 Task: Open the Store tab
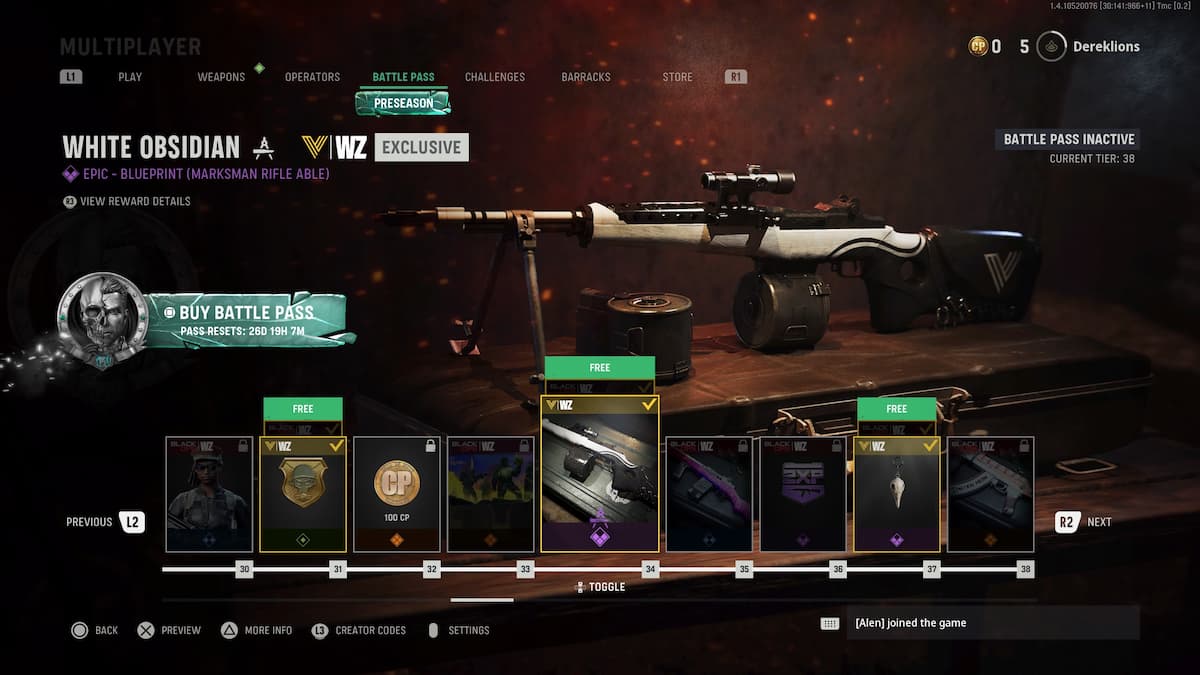pyautogui.click(x=677, y=77)
